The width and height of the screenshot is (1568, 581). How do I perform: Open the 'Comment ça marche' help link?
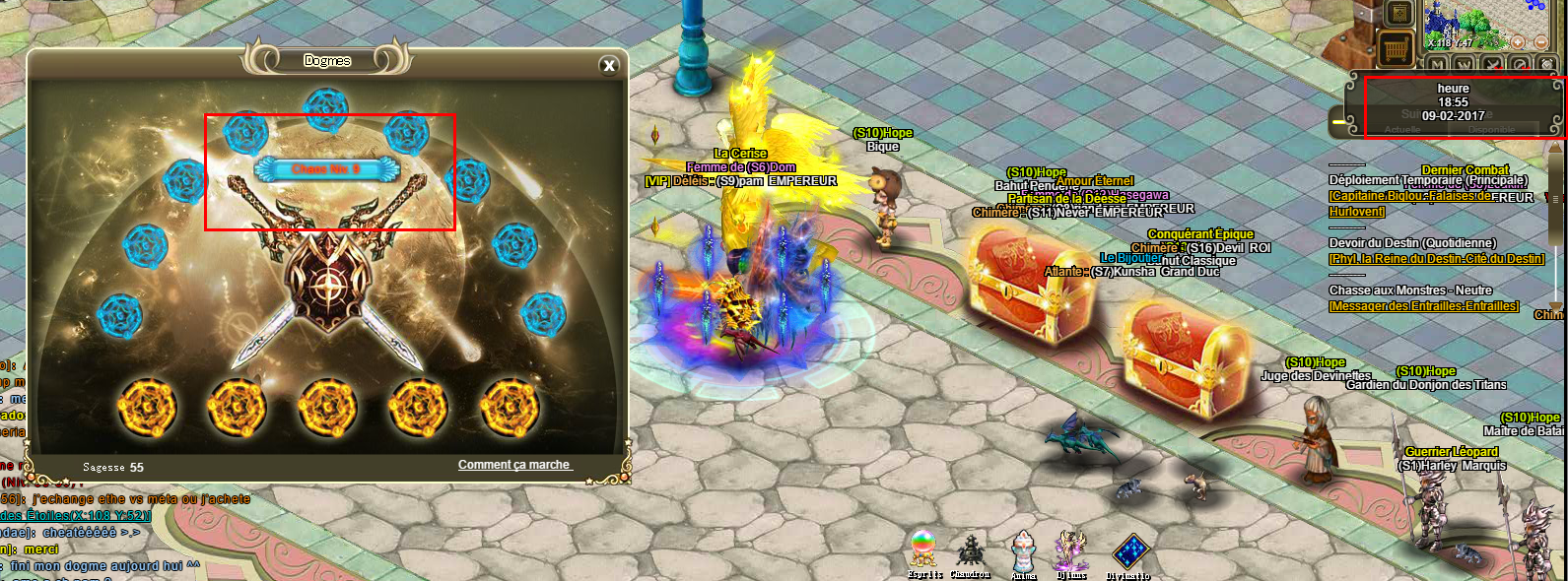(x=514, y=465)
